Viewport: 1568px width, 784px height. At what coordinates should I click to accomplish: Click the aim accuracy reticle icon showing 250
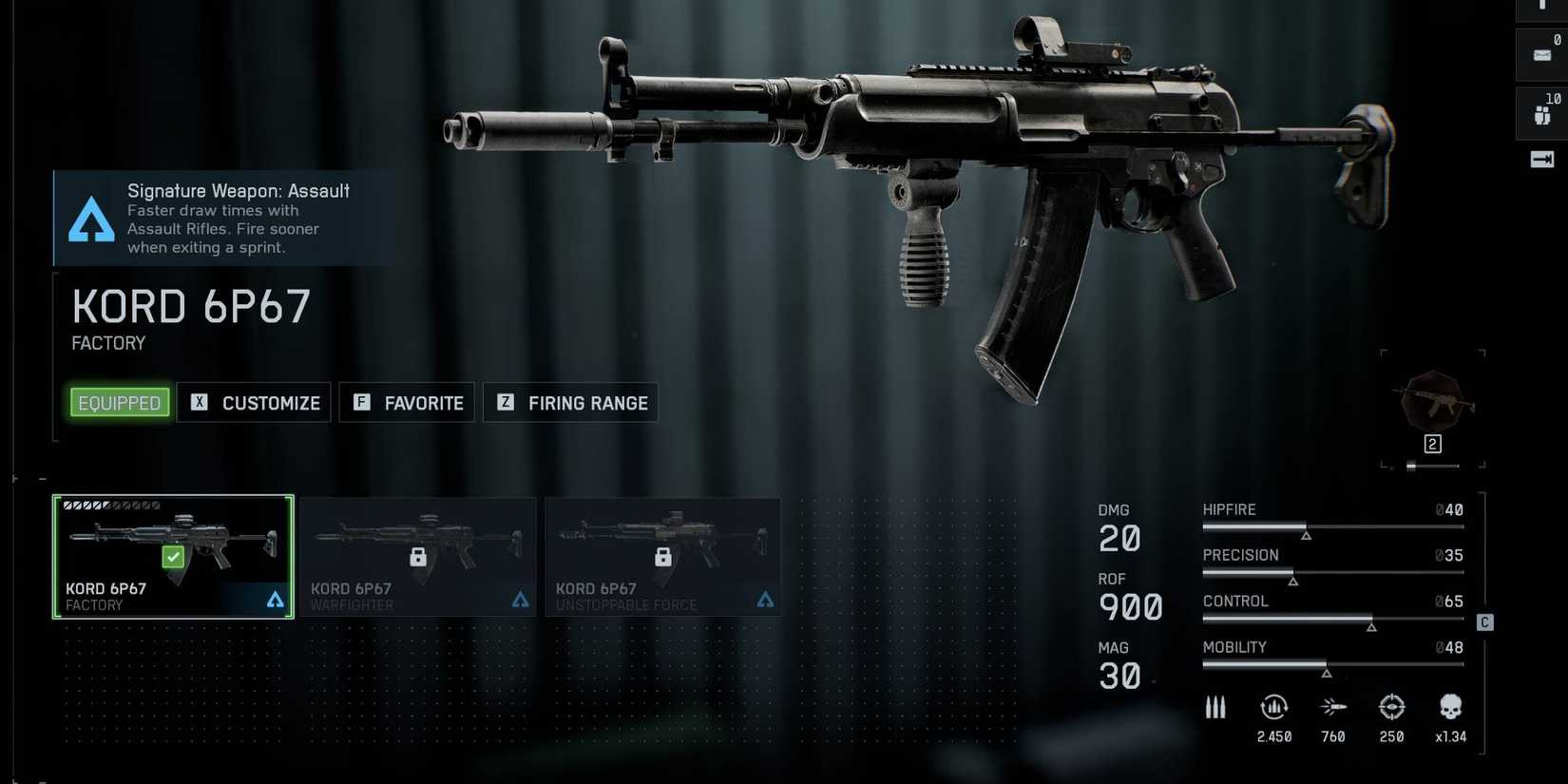tap(1391, 707)
